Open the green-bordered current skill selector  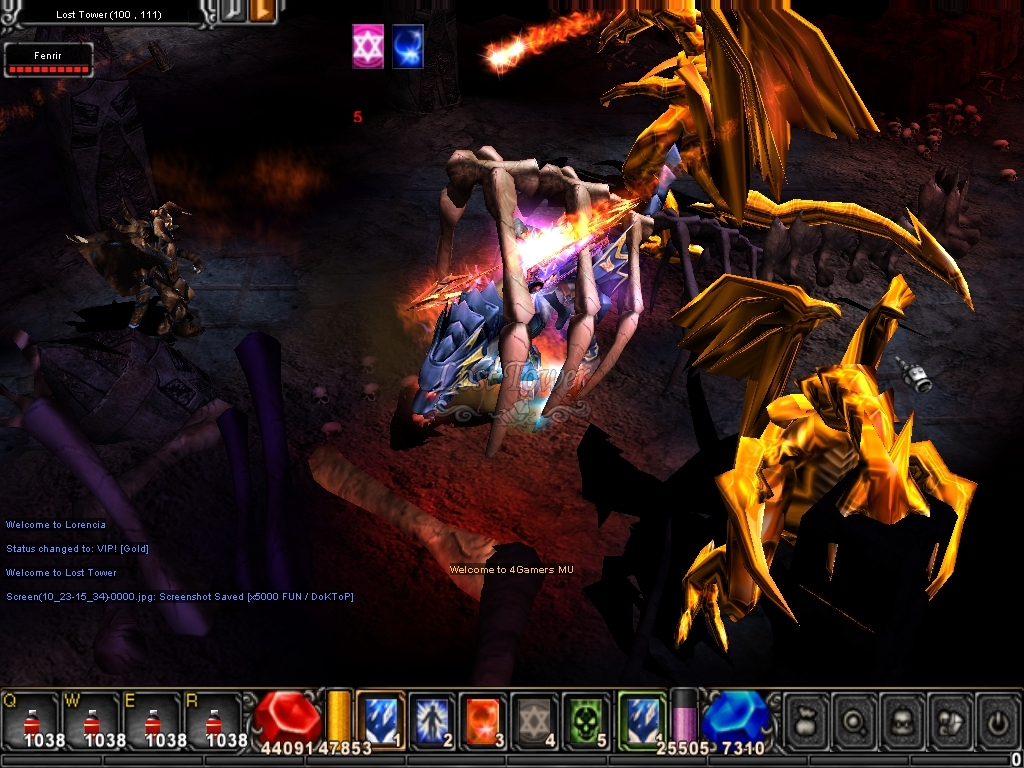tap(641, 718)
